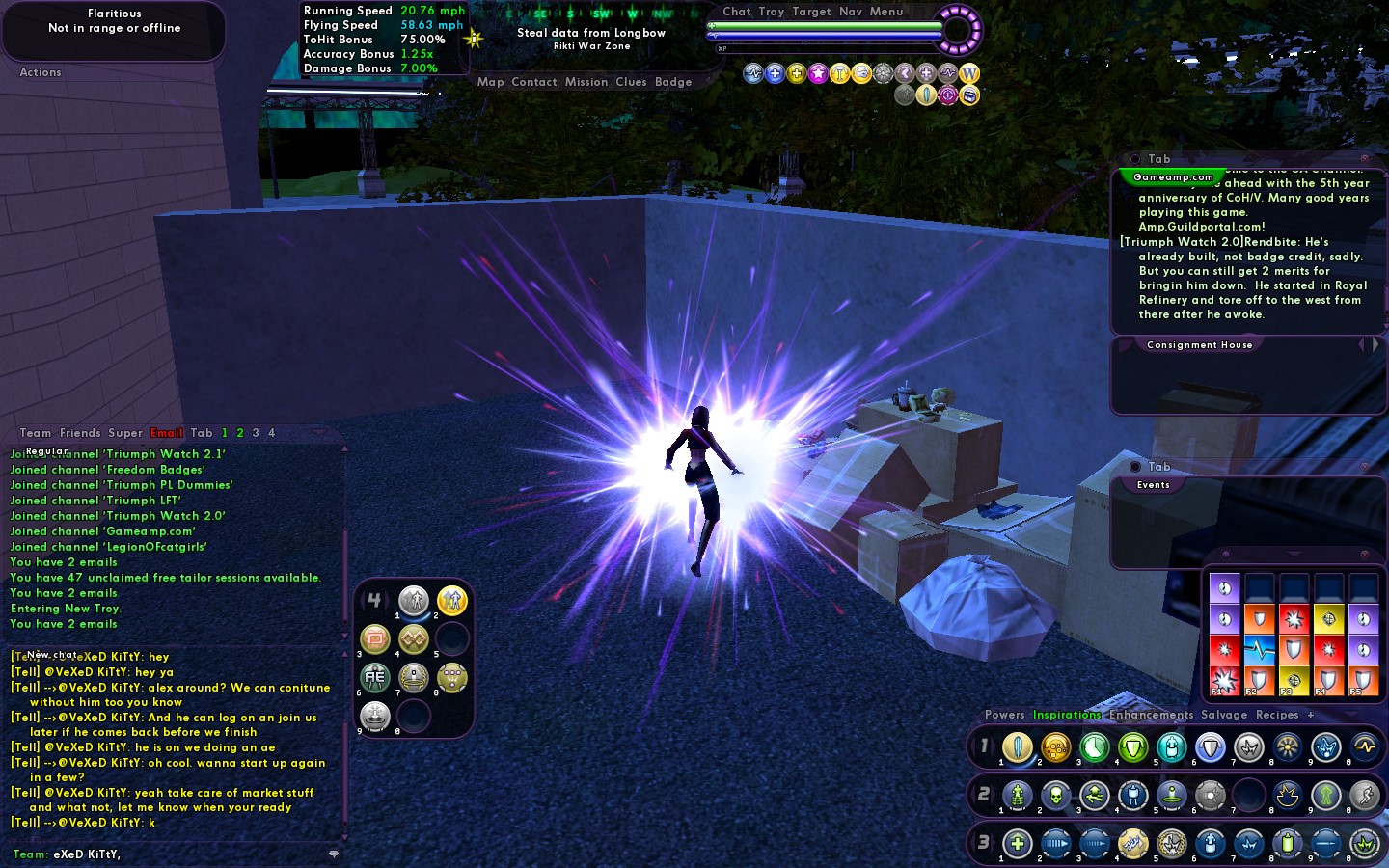
Task: Show the Clues window
Action: tap(631, 82)
